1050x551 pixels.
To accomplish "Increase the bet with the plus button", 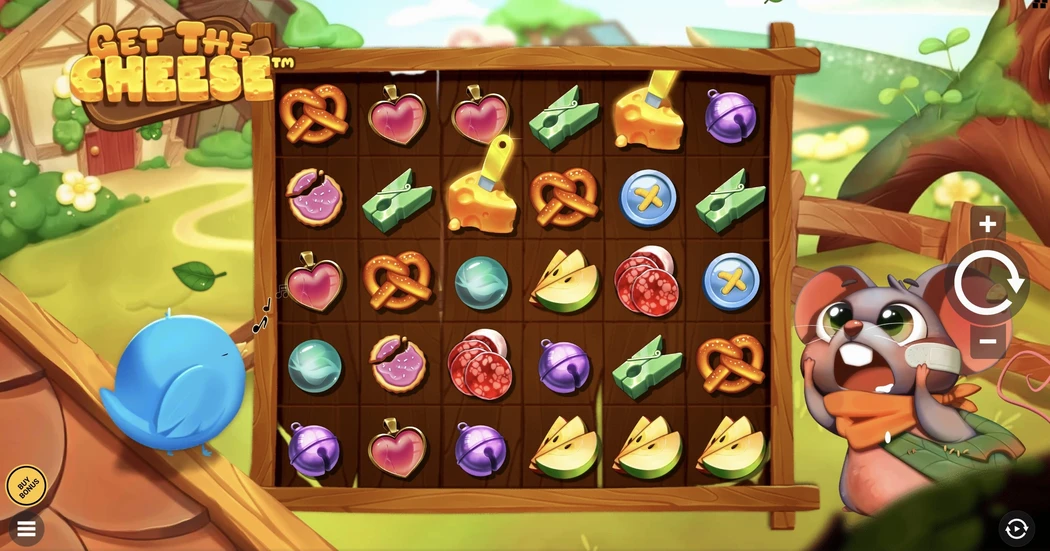I will pos(987,224).
